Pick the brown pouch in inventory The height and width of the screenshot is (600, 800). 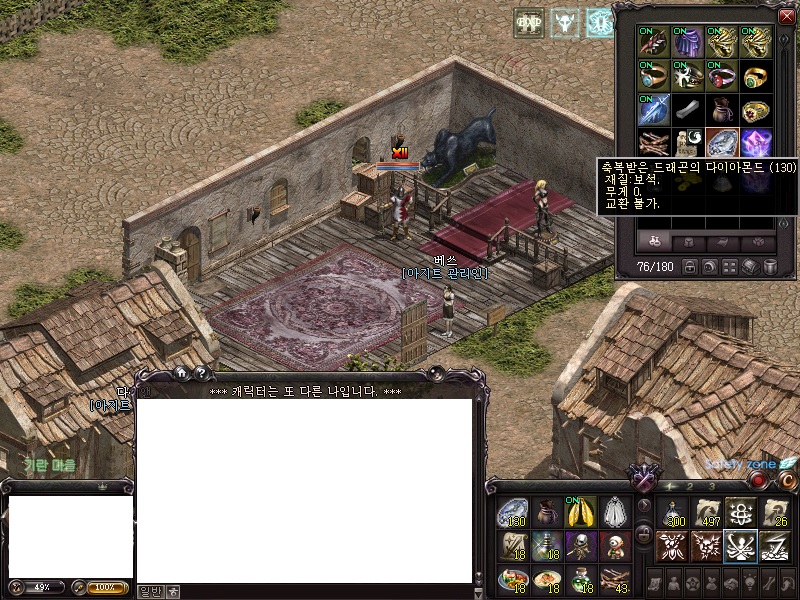[x=722, y=108]
